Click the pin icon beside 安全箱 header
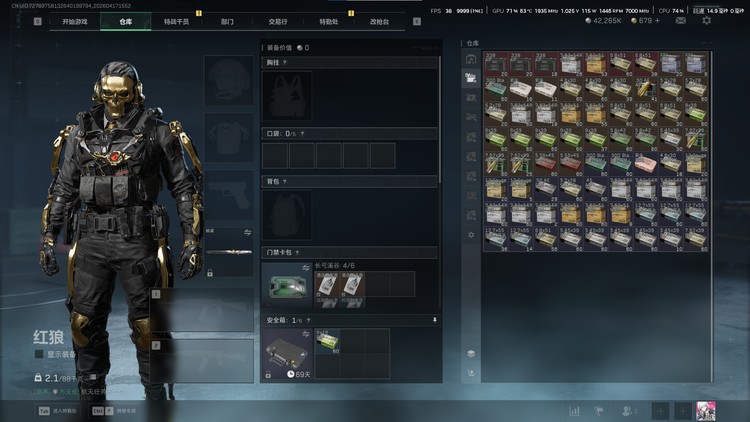 click(x=435, y=320)
